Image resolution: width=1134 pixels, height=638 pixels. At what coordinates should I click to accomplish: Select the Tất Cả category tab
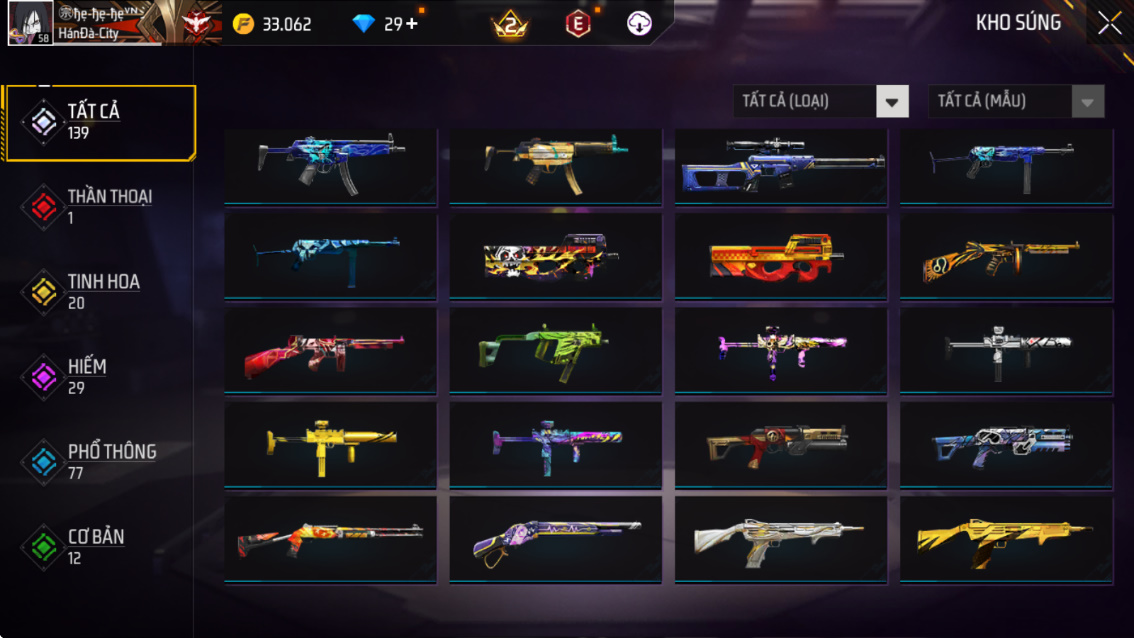(x=98, y=122)
